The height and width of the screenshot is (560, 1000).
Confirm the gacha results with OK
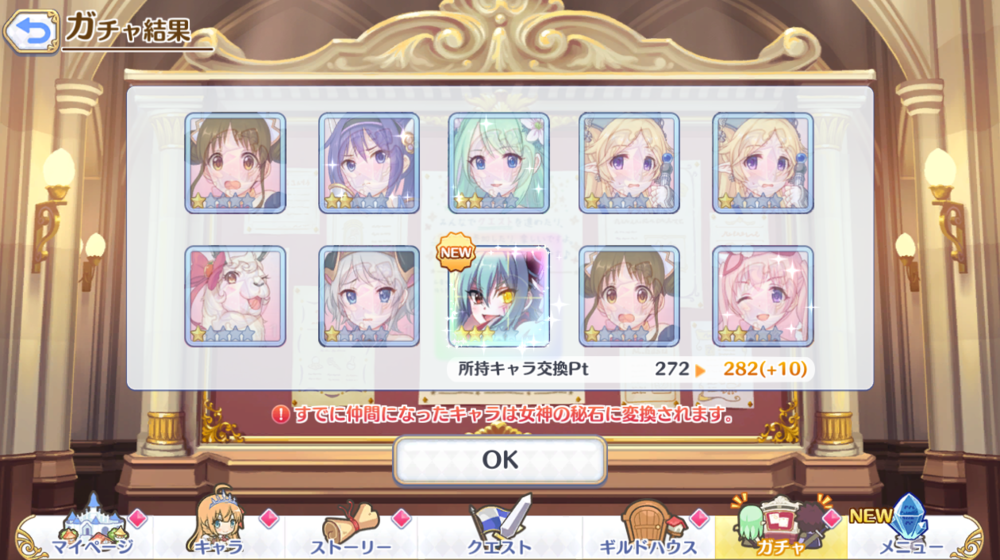(500, 459)
